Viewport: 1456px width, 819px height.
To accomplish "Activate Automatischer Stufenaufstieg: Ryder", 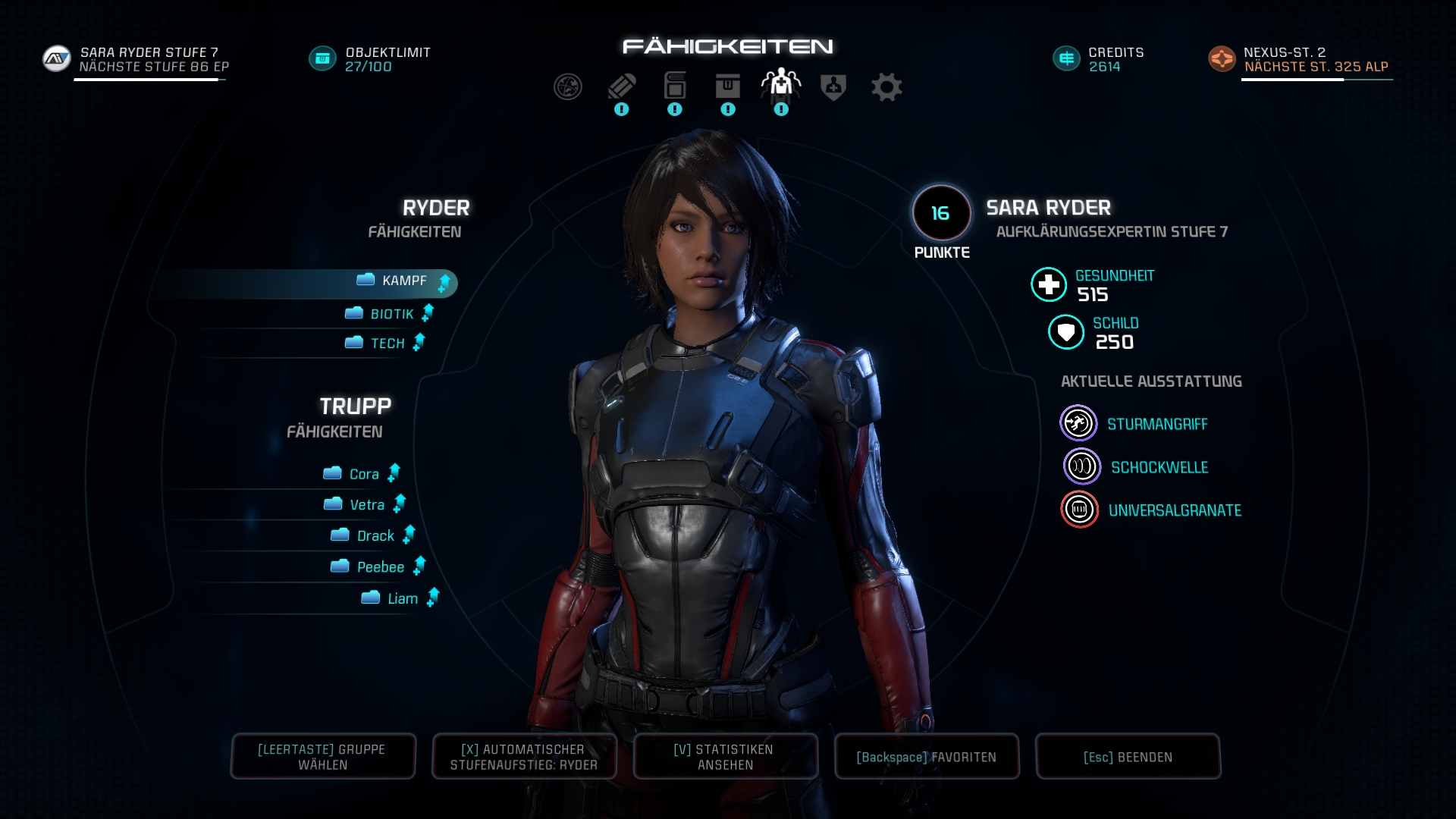I will pos(524,757).
